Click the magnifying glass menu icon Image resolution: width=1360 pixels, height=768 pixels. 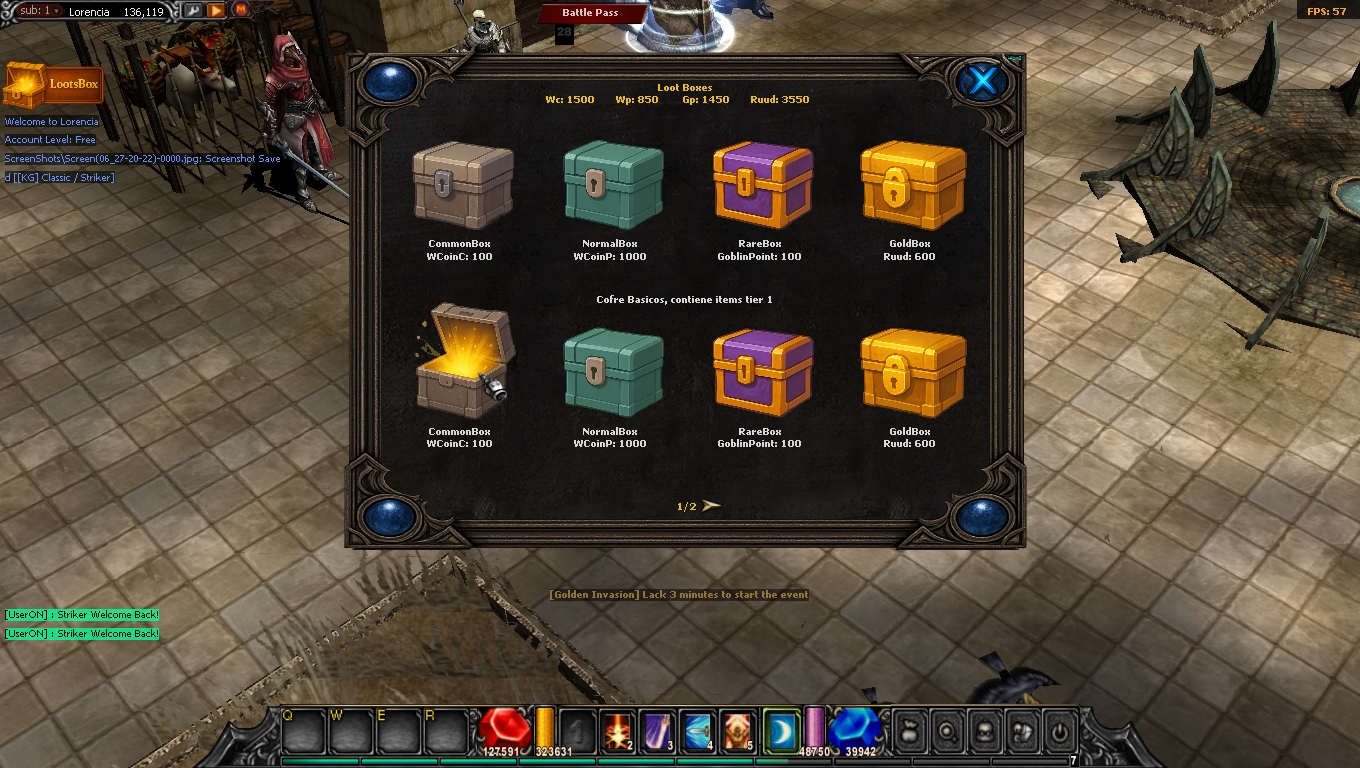coord(946,731)
